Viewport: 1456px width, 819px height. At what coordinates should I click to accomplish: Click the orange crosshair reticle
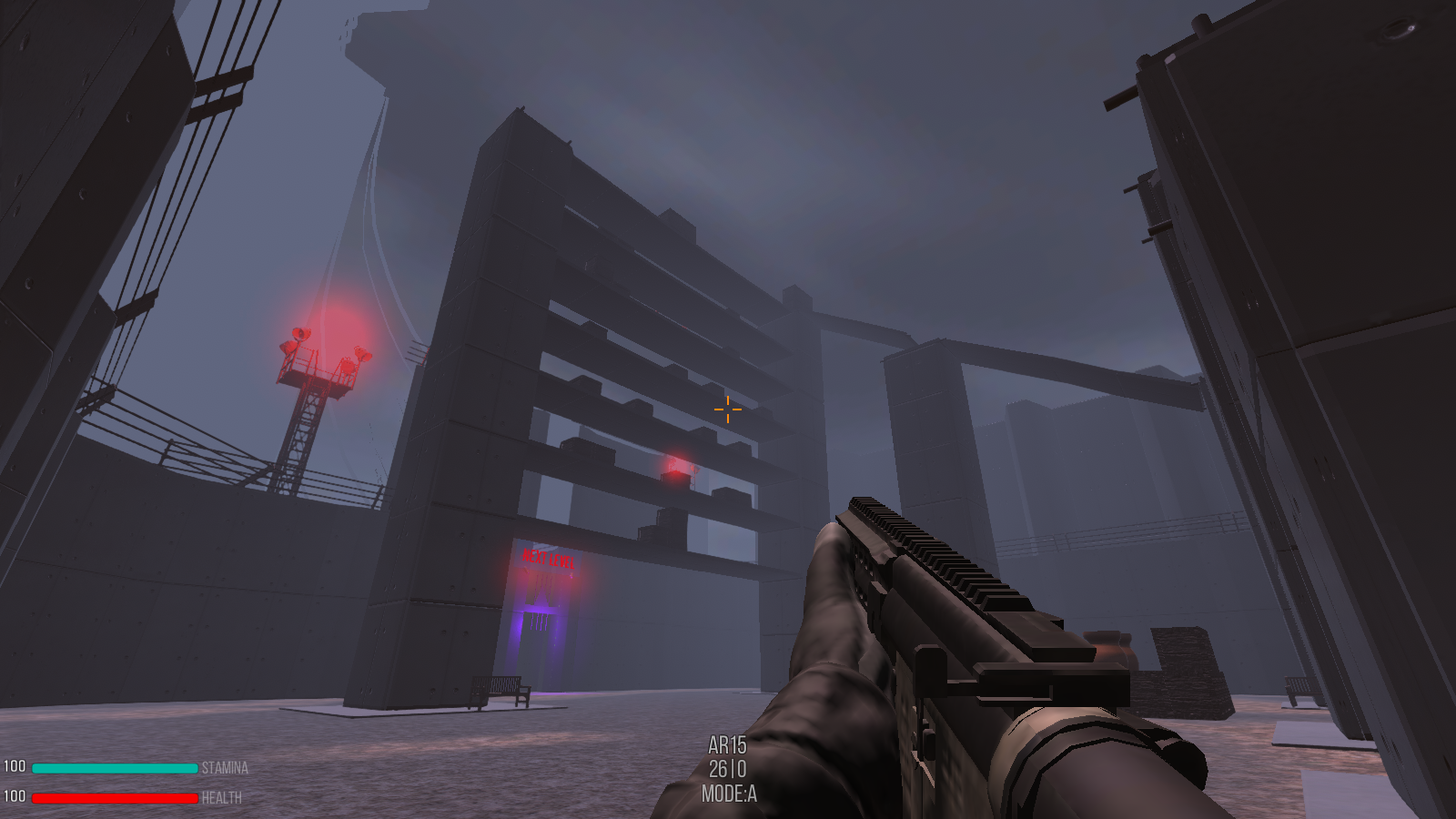[727, 409]
